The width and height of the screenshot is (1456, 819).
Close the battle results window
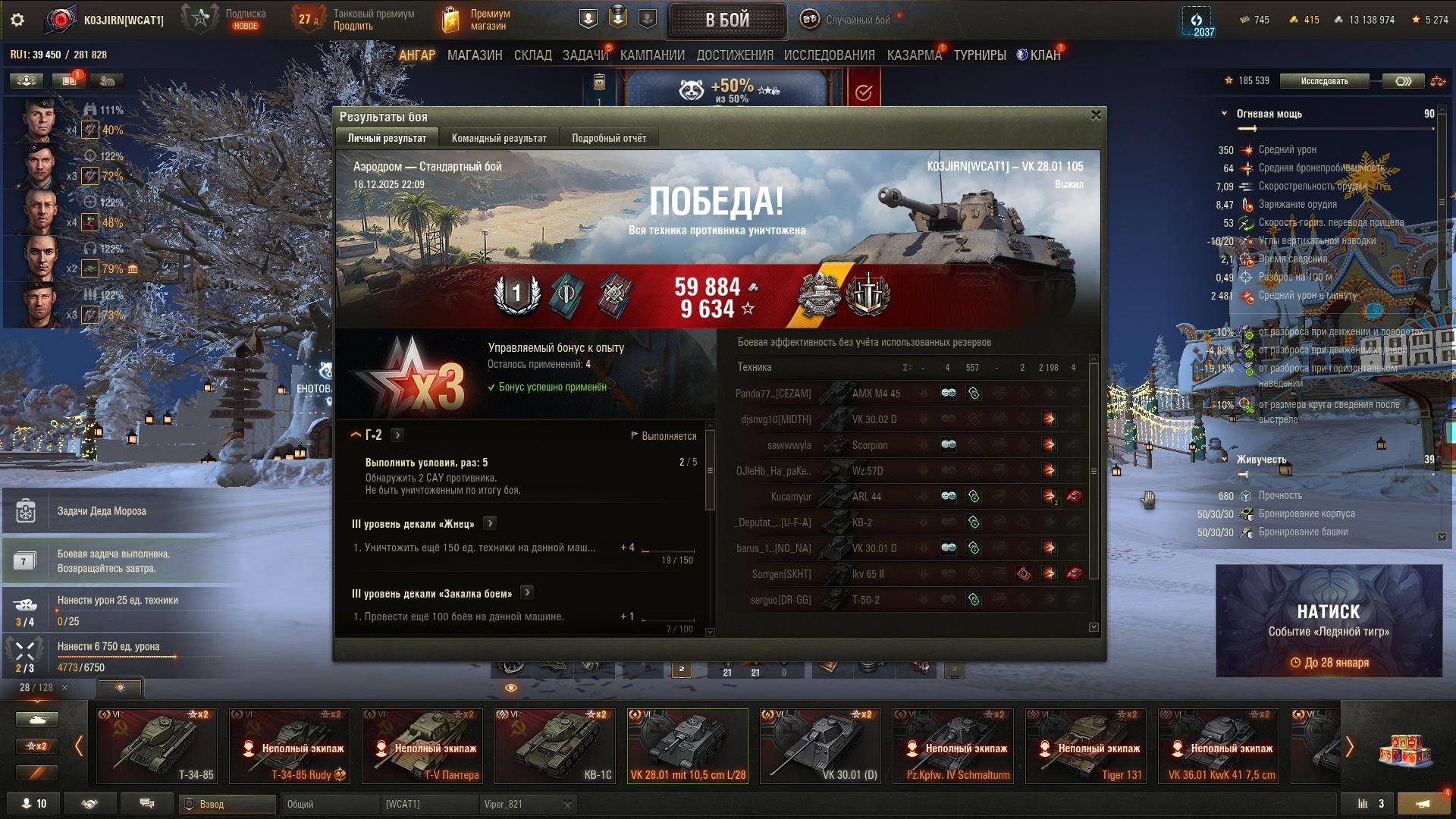[1095, 115]
